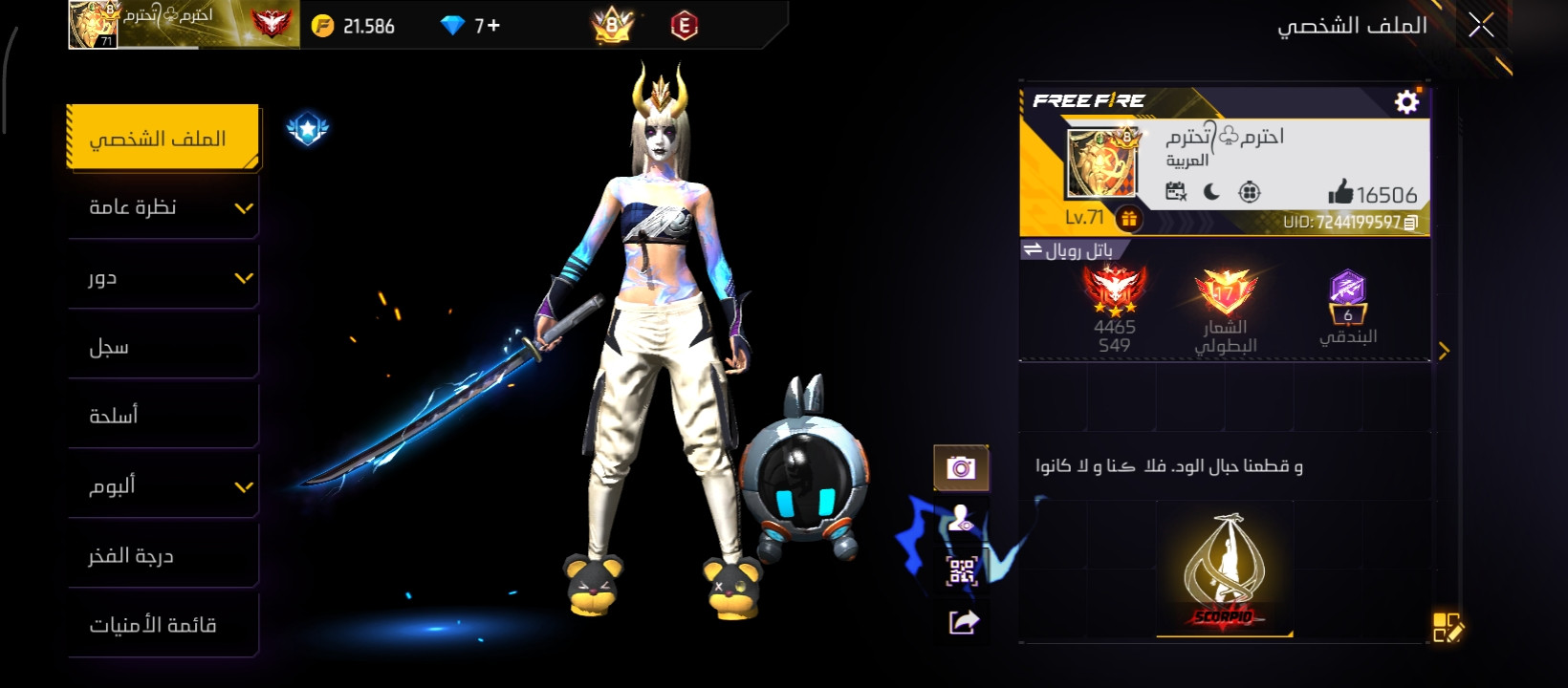Expand the دور menu entry

coord(163,277)
